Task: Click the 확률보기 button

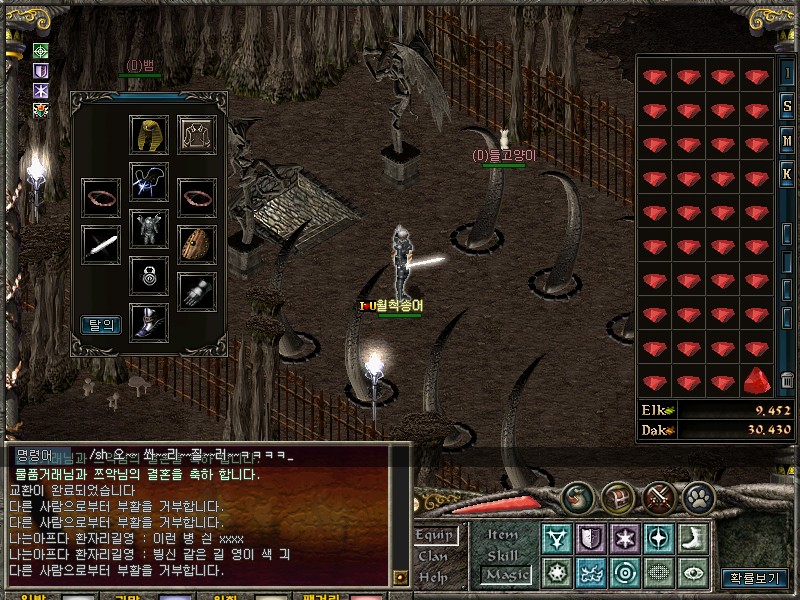Action: (x=755, y=578)
